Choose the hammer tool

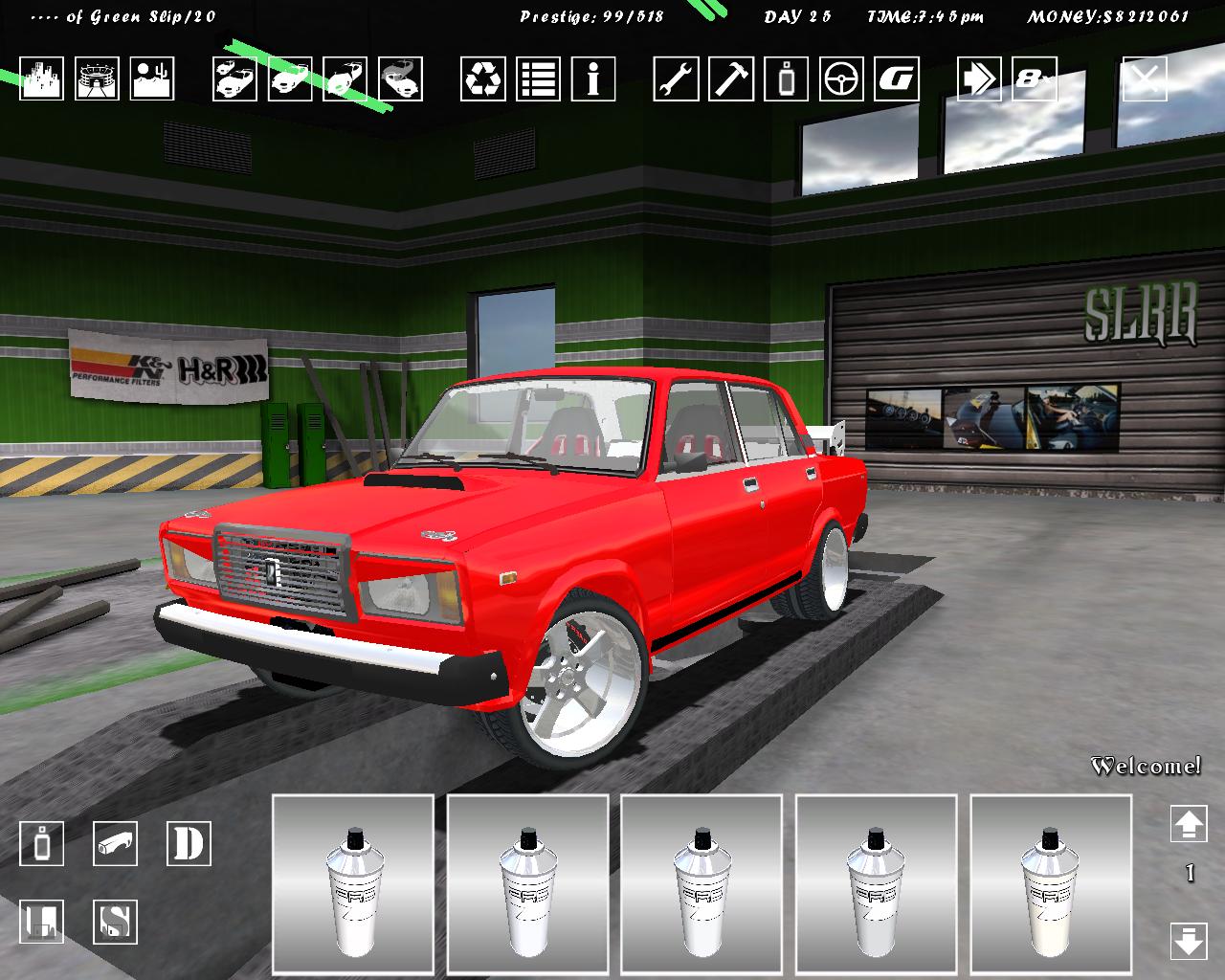(x=731, y=78)
